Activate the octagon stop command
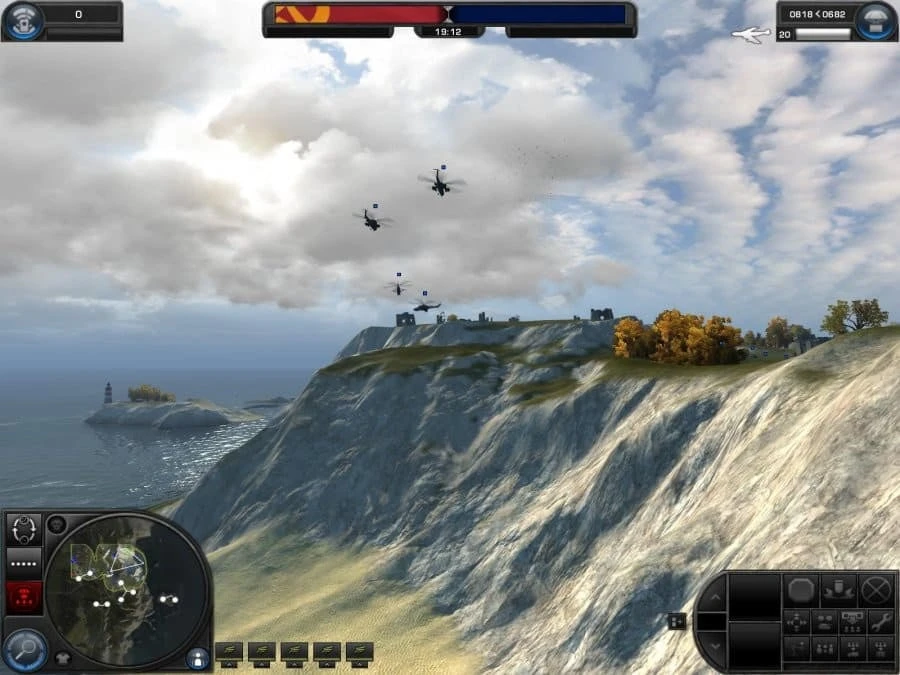Viewport: 900px width, 675px height. click(x=801, y=590)
